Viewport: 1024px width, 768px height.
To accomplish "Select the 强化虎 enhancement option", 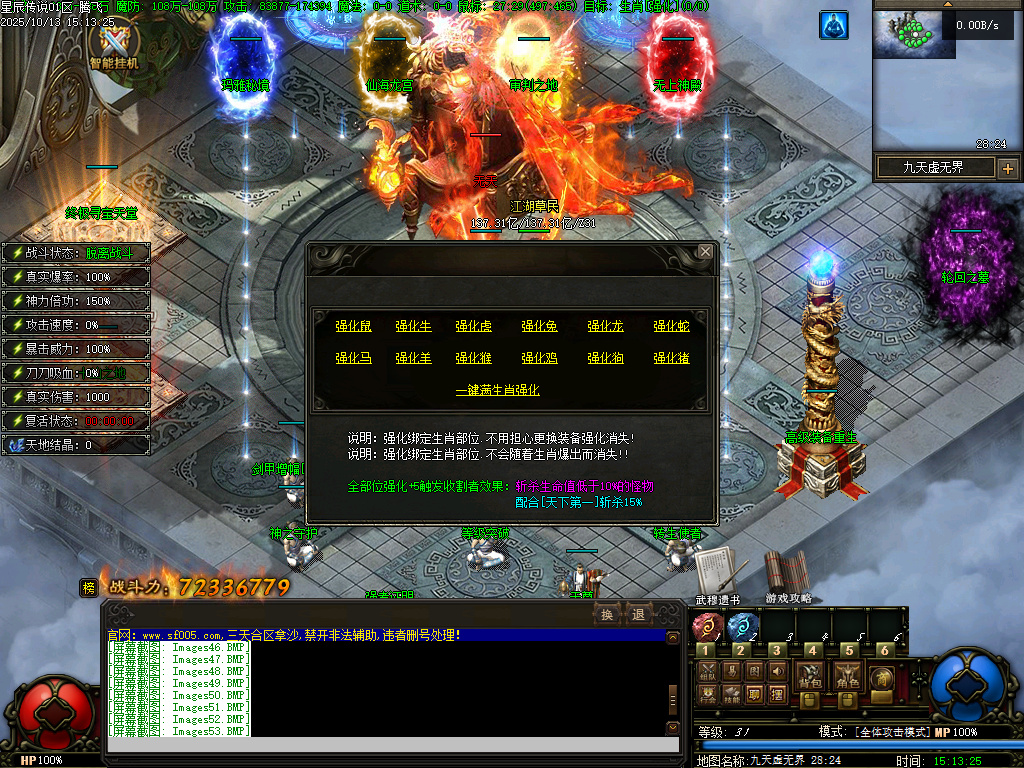I will pyautogui.click(x=473, y=326).
